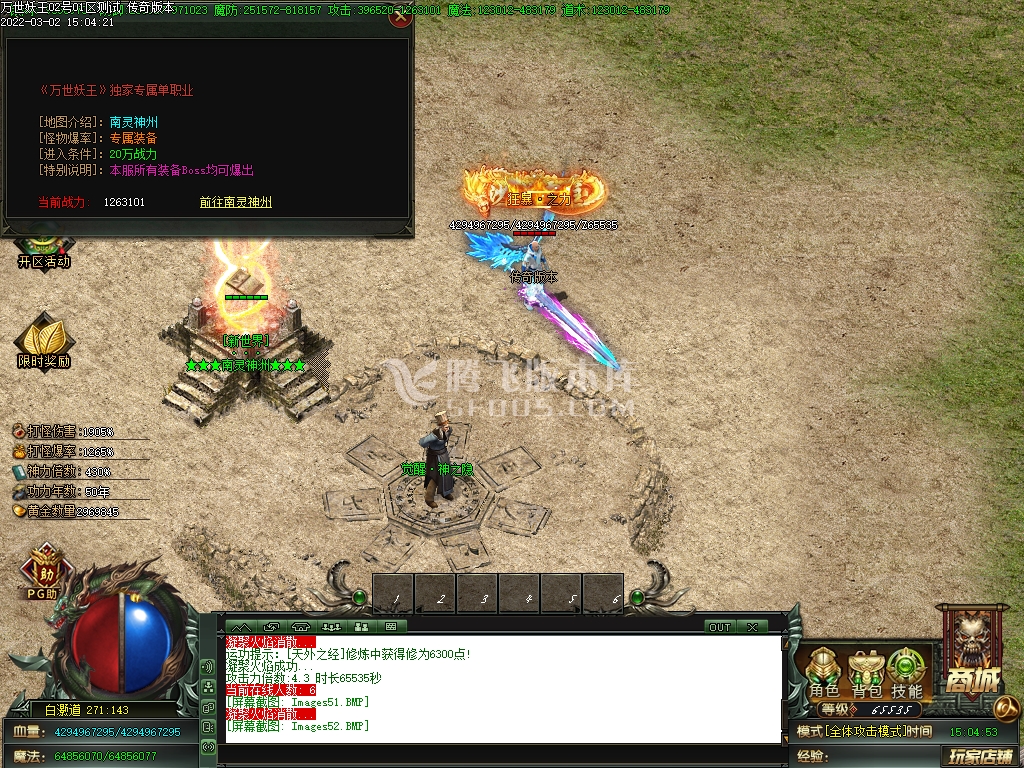
Task: Click the green gem left of quick slots
Action: click(x=359, y=597)
